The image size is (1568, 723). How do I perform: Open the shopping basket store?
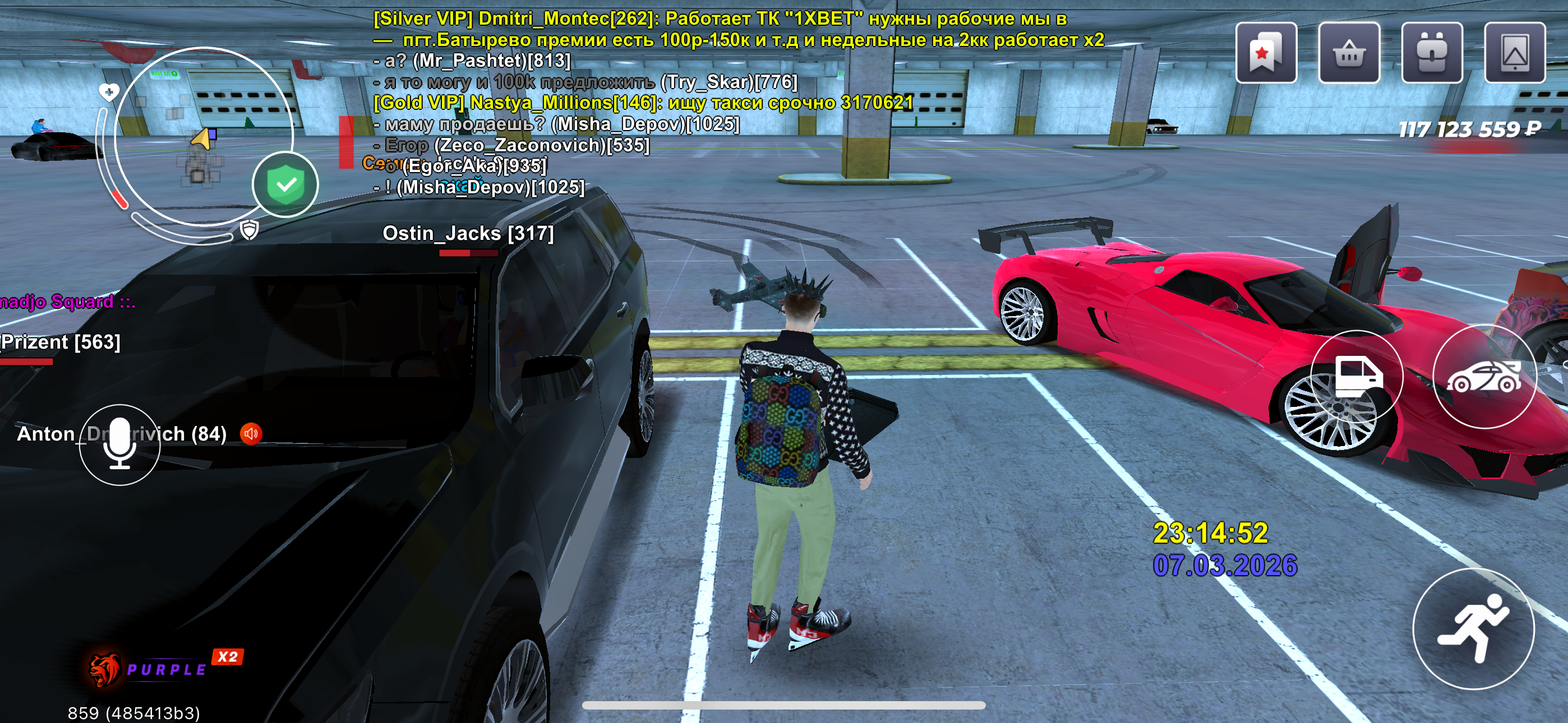(x=1348, y=53)
